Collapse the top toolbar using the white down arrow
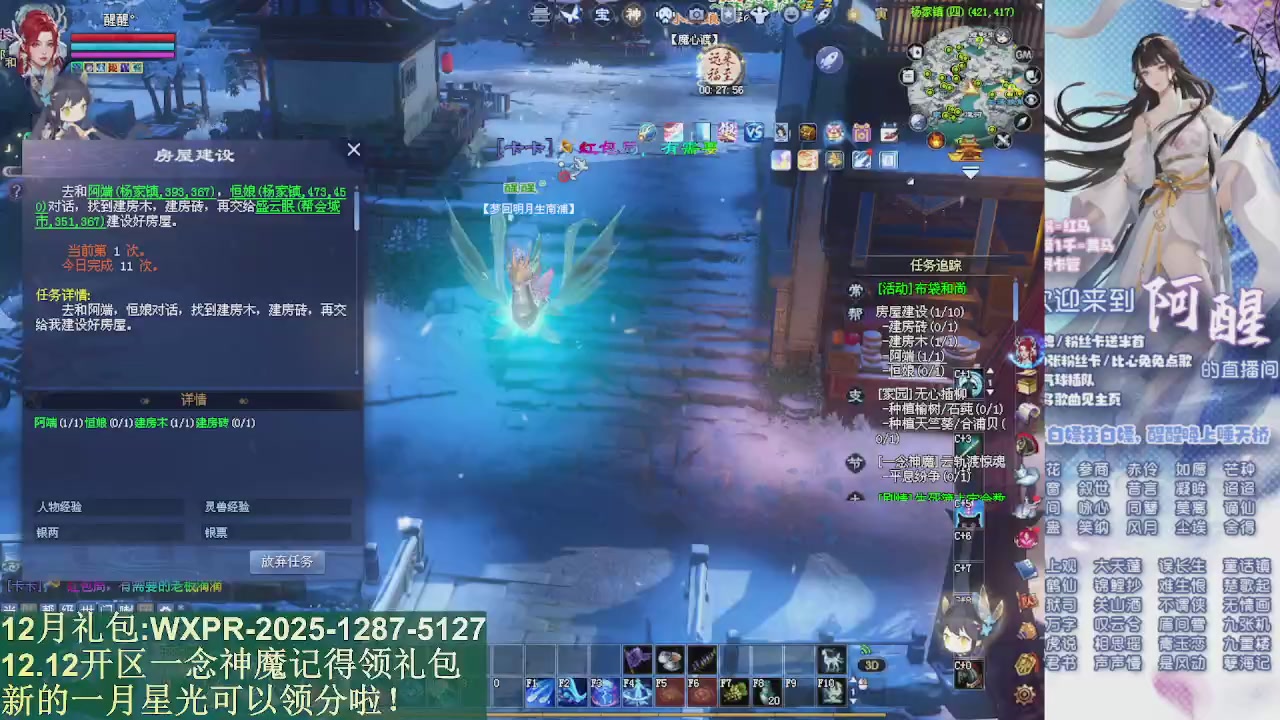The image size is (1280, 720). 969,172
